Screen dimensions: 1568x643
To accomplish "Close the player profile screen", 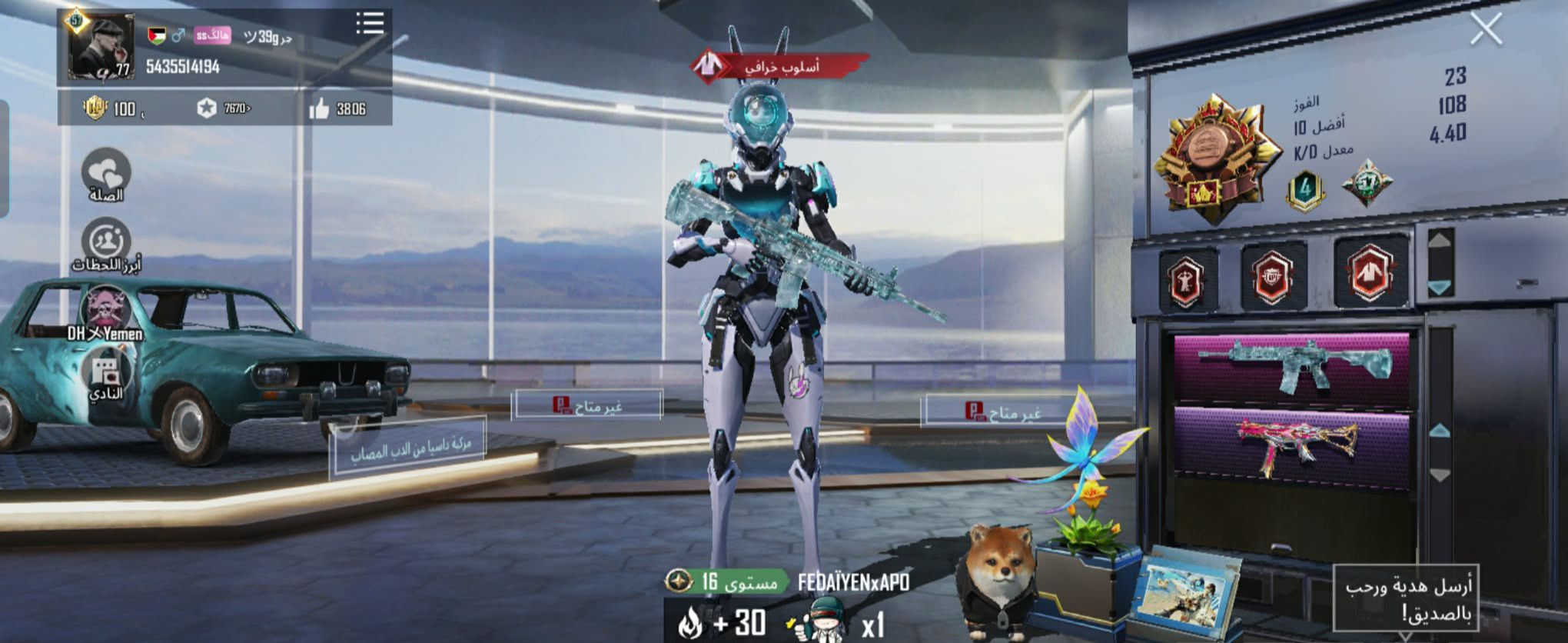I will point(1486,30).
